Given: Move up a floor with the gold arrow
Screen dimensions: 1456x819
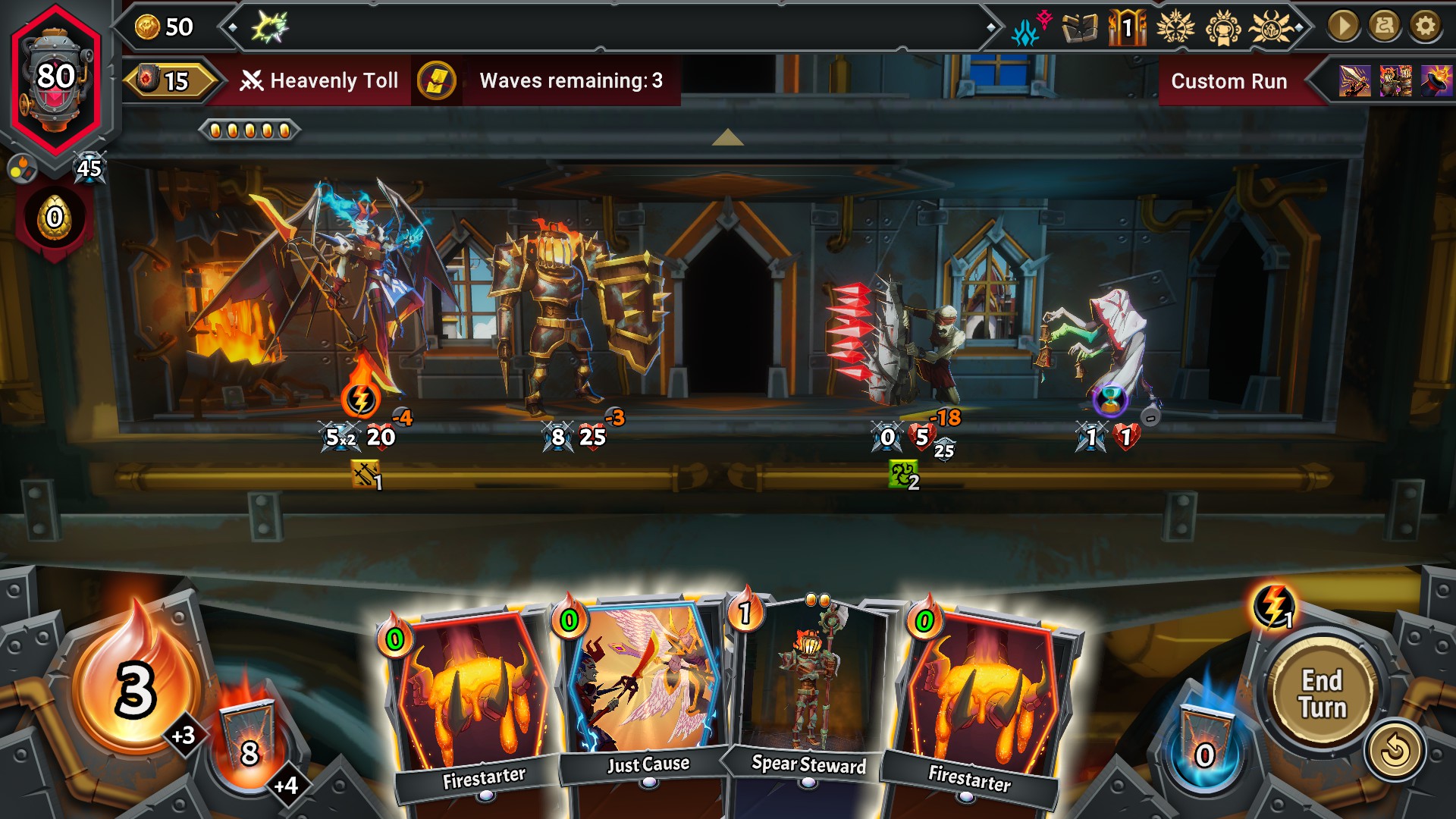Looking at the screenshot, I should coord(727,137).
